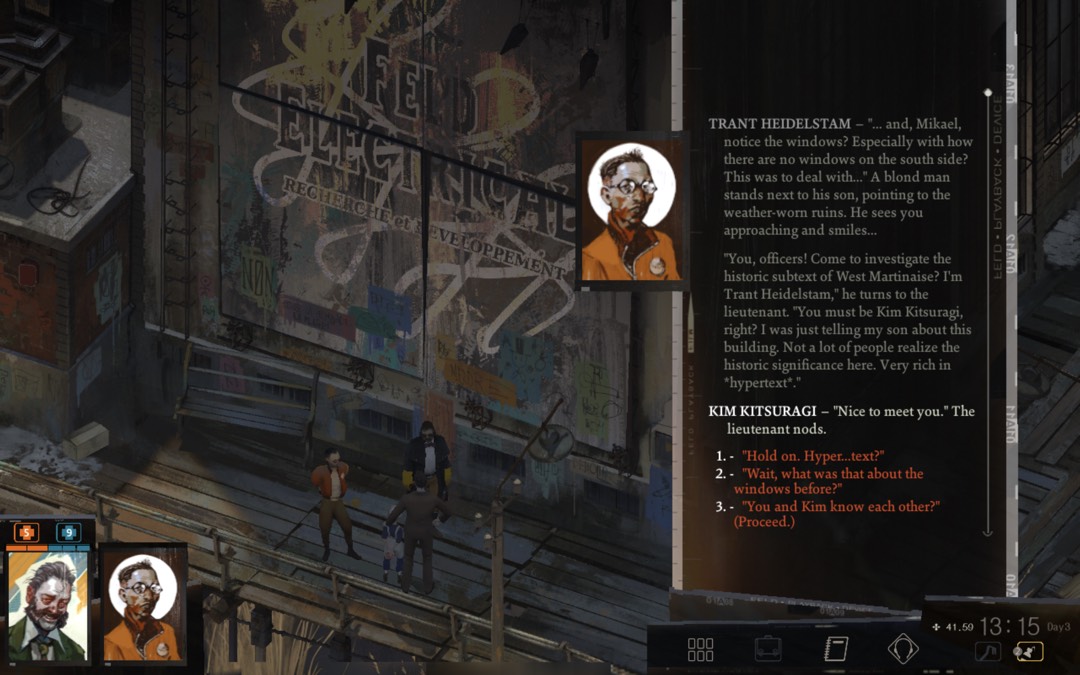Open the character sheet grid icon
This screenshot has height=675, width=1080.
(x=700, y=650)
